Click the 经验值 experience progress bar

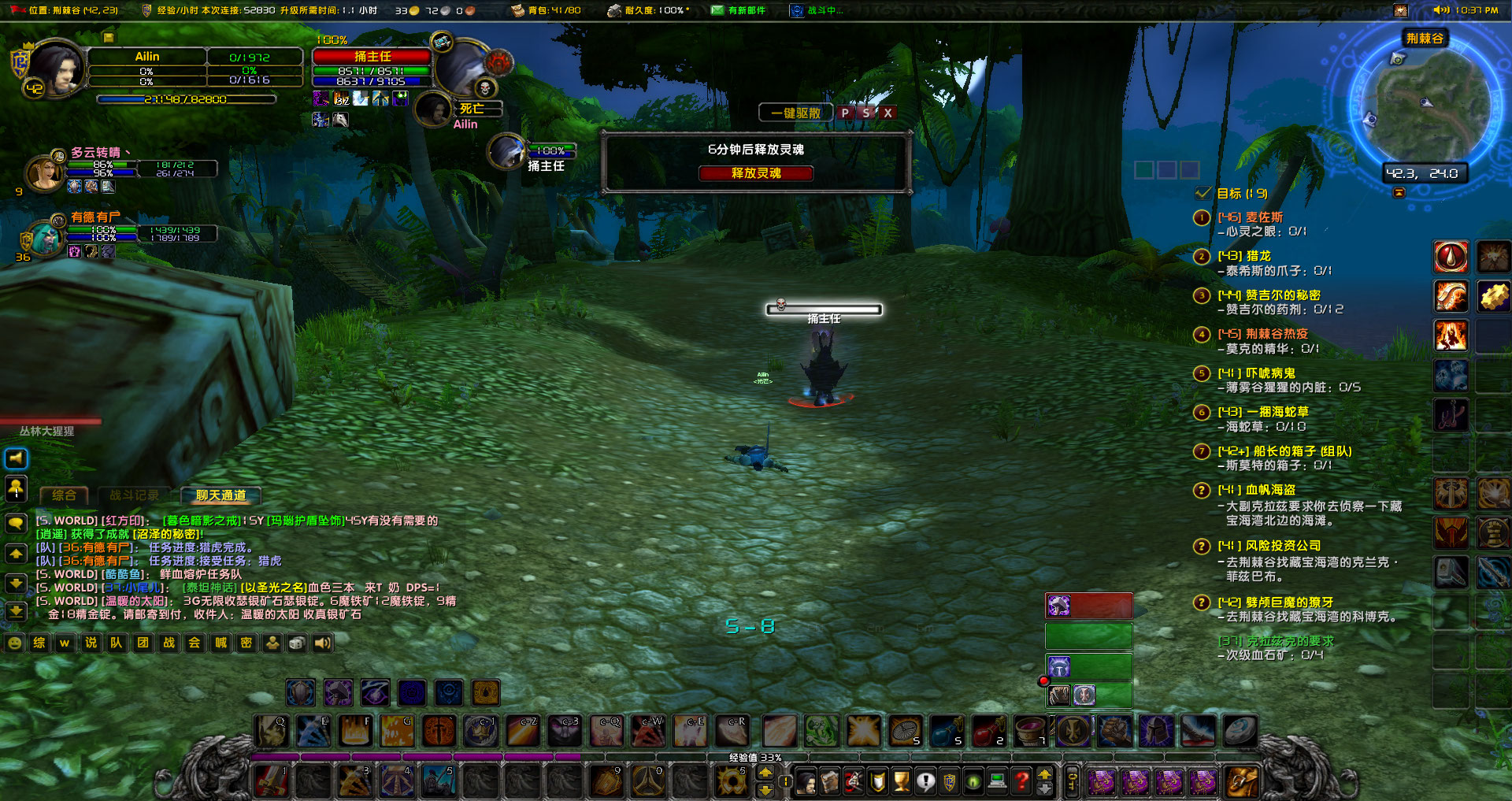tap(756, 758)
